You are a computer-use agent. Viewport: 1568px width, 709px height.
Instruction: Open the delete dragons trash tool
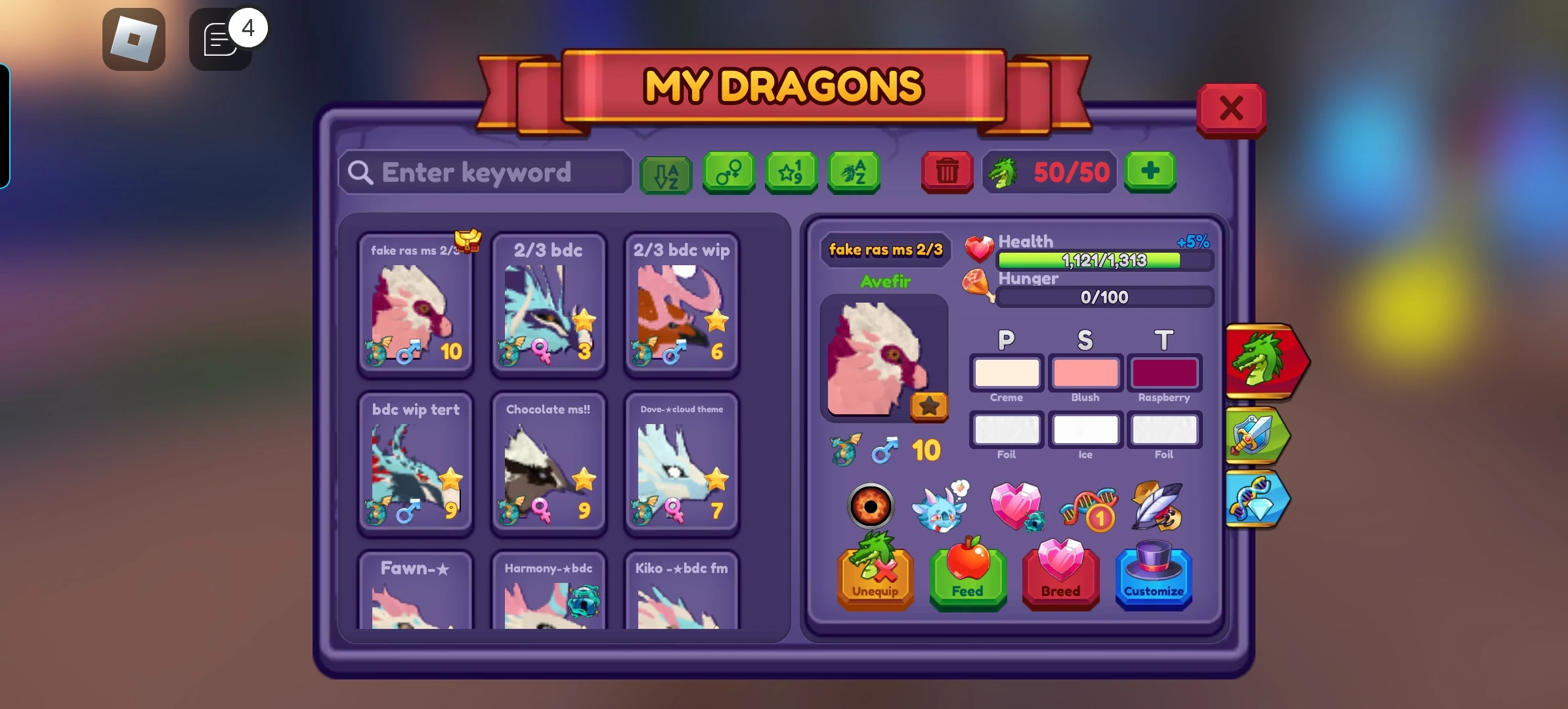pyautogui.click(x=947, y=173)
